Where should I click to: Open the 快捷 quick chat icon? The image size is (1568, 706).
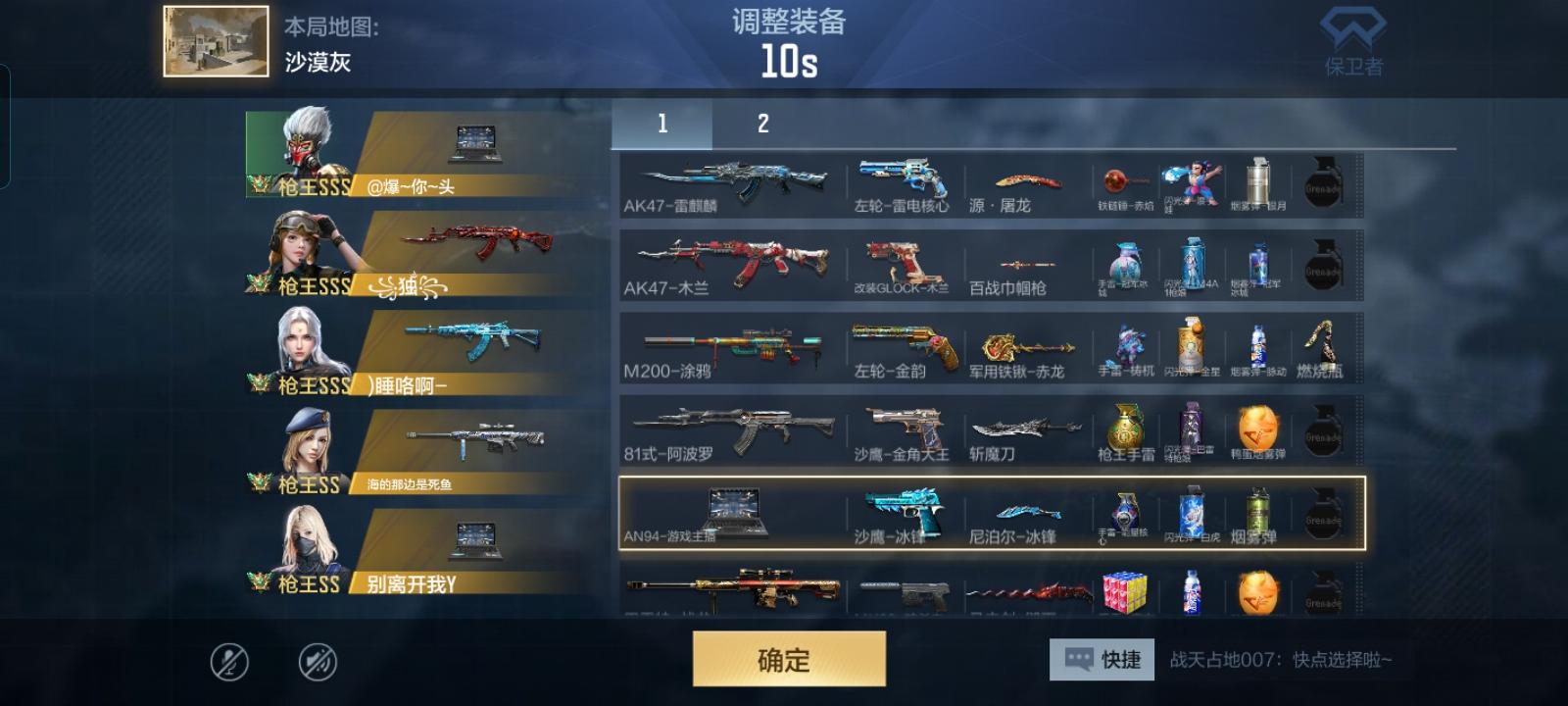(x=1100, y=660)
